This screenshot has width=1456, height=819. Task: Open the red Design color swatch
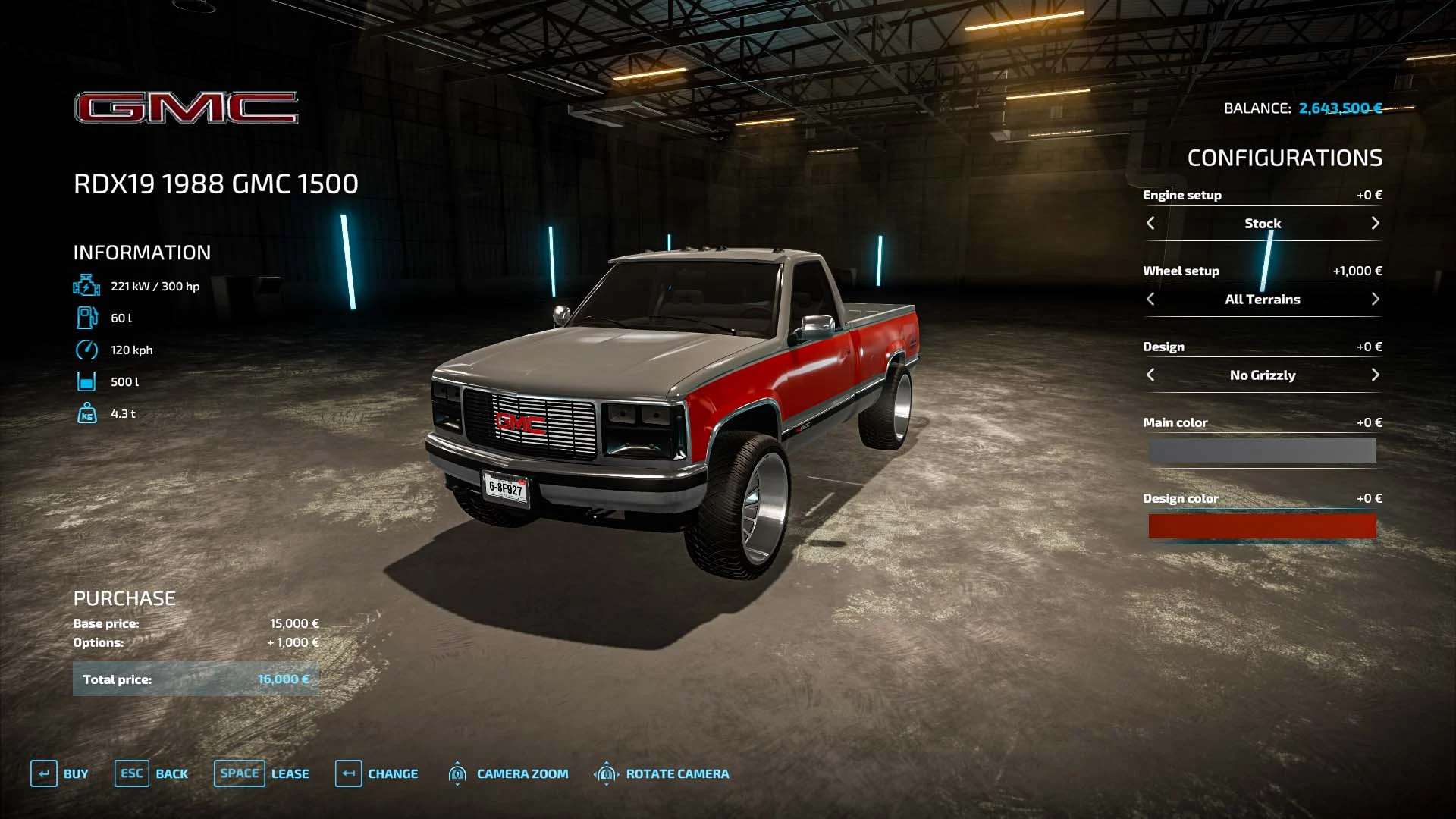1262,526
